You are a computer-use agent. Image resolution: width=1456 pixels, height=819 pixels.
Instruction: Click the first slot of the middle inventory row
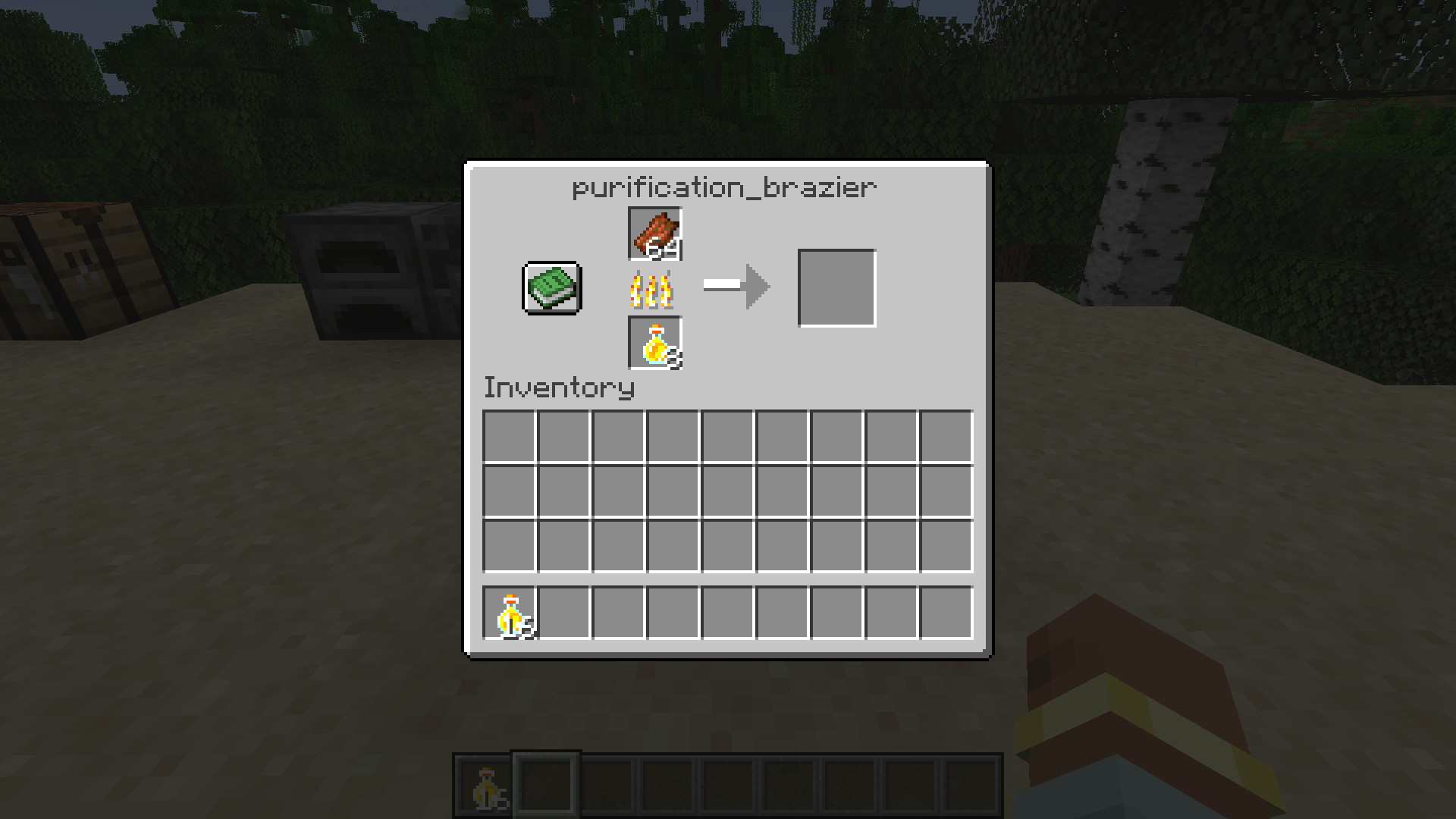coord(510,493)
